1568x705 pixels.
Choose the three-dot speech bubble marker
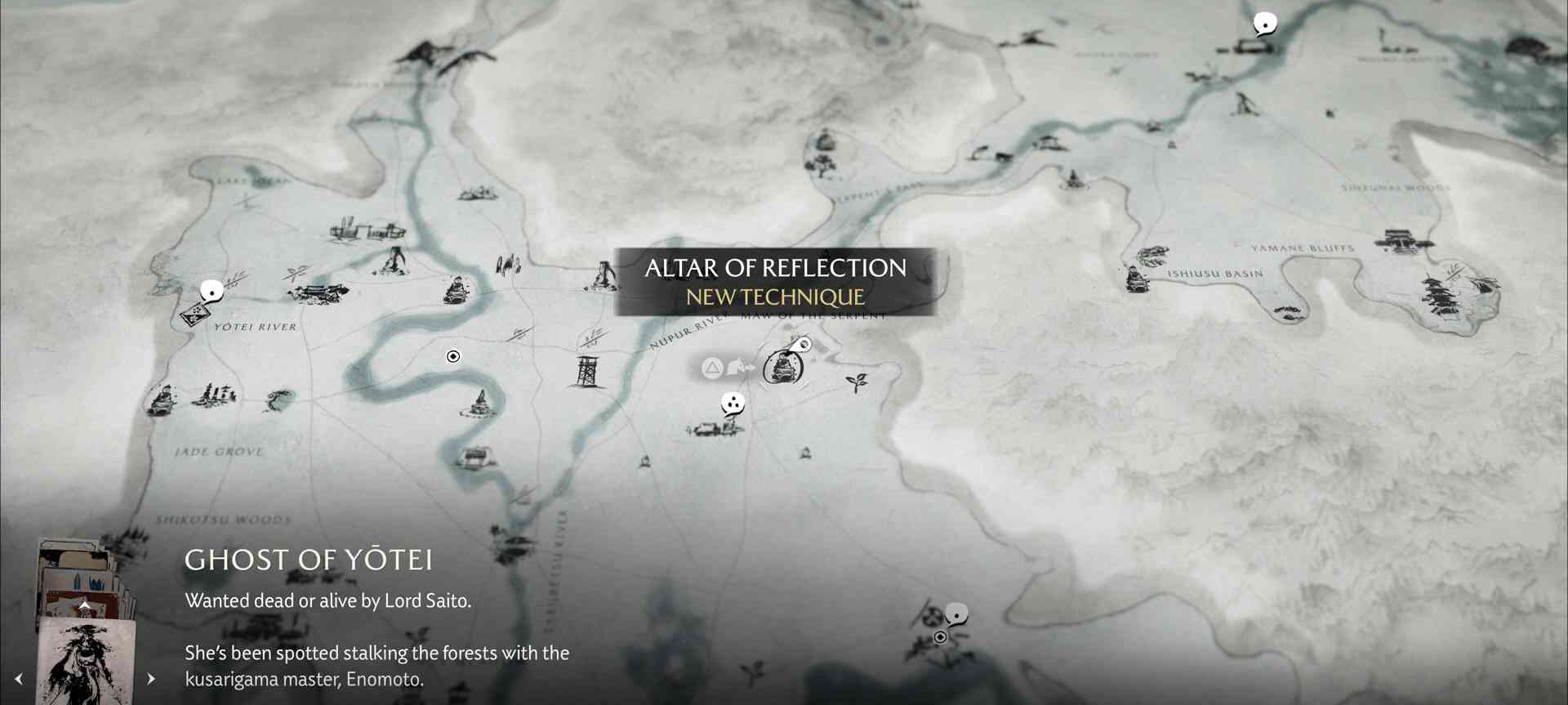(x=733, y=403)
